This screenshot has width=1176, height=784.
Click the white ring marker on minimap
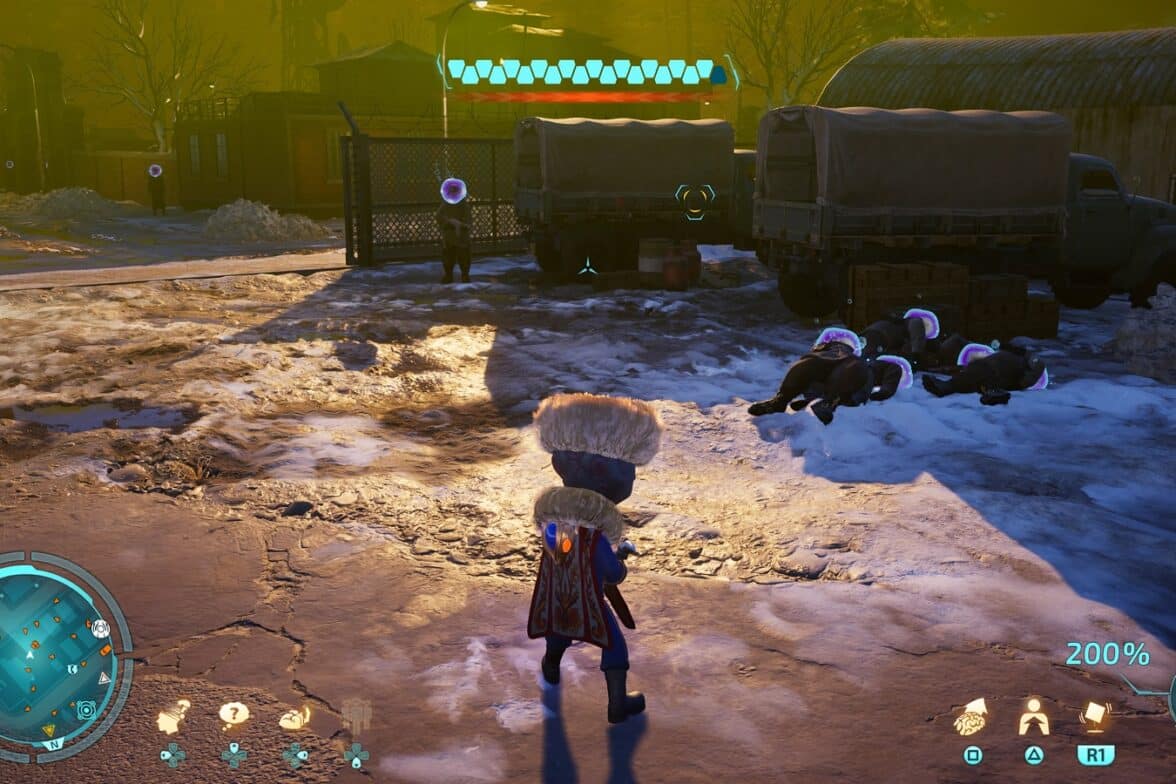tap(100, 629)
